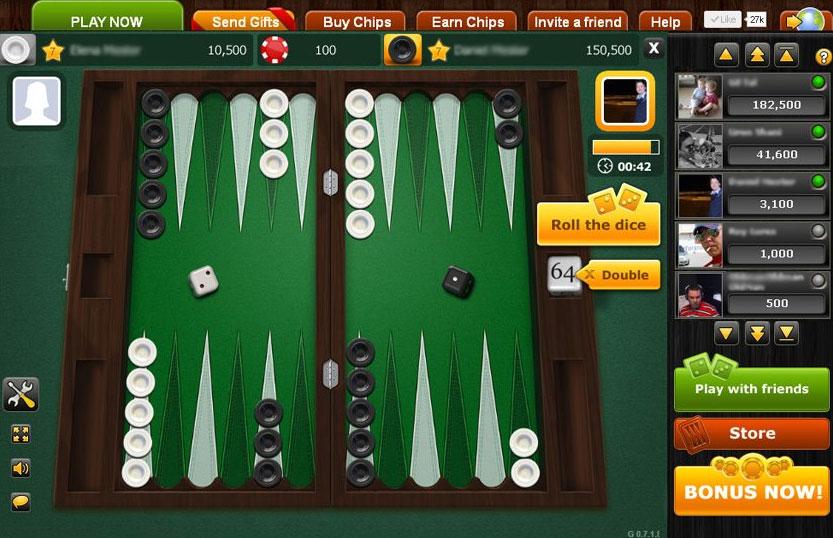Select the friend row with 182,500 chips
Image resolution: width=833 pixels, height=538 pixels.
click(752, 96)
